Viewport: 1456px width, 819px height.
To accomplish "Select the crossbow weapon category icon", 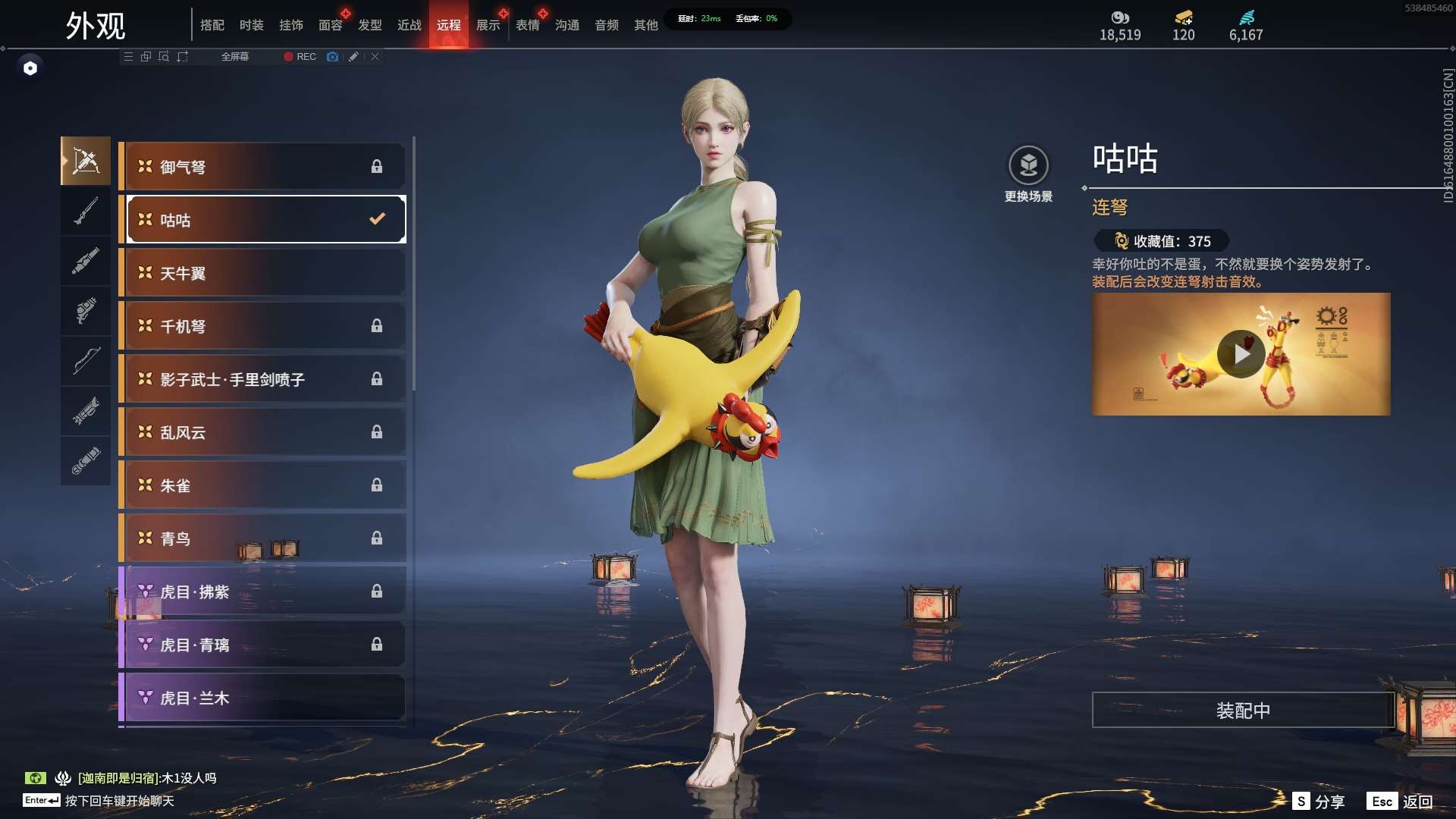I will [86, 161].
